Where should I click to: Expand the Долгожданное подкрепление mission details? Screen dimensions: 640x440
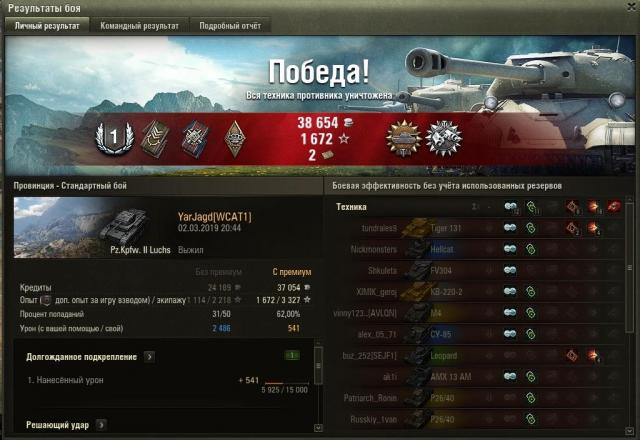coord(149,355)
